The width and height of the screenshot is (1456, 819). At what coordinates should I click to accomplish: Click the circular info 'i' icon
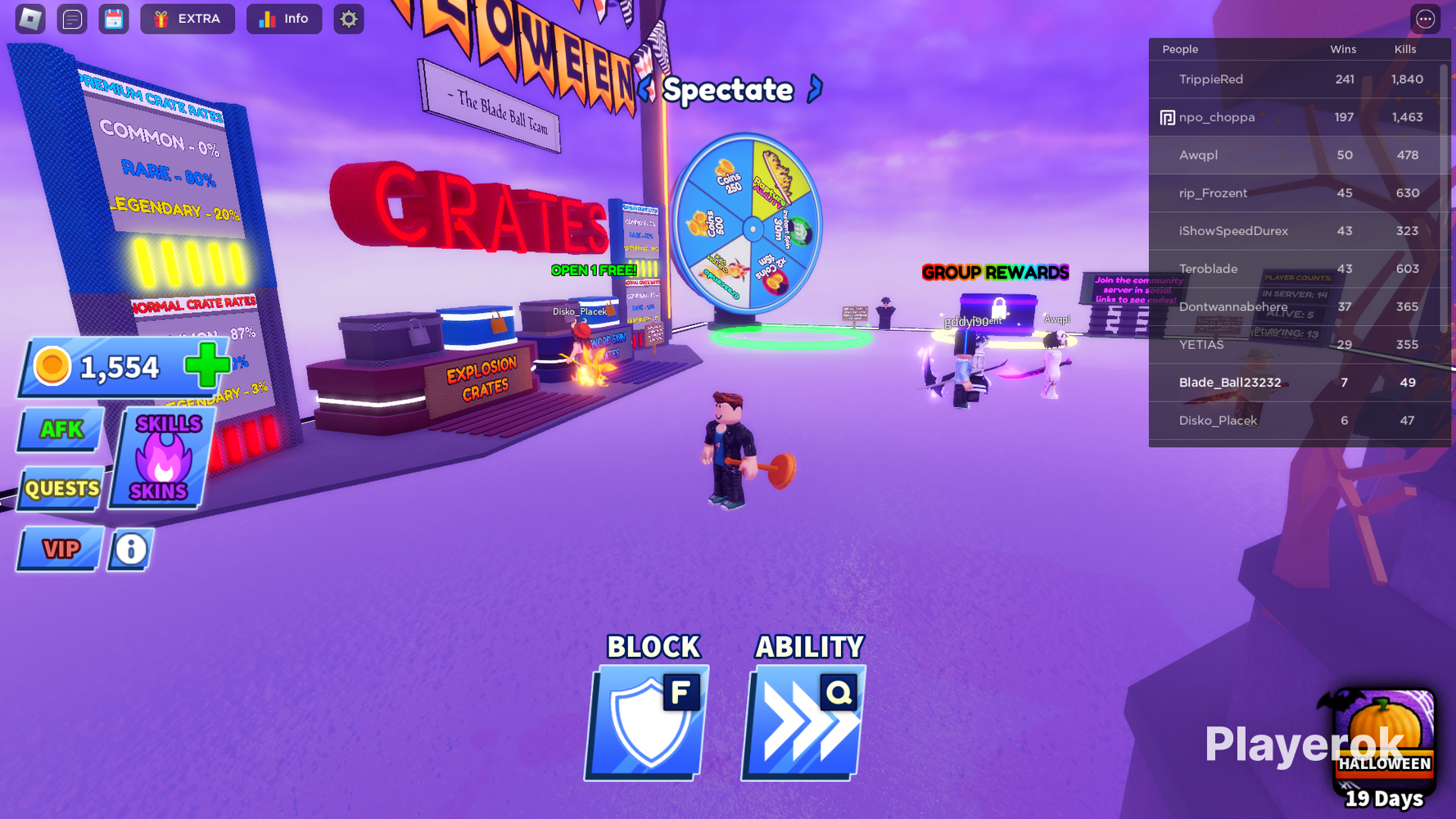[x=129, y=550]
